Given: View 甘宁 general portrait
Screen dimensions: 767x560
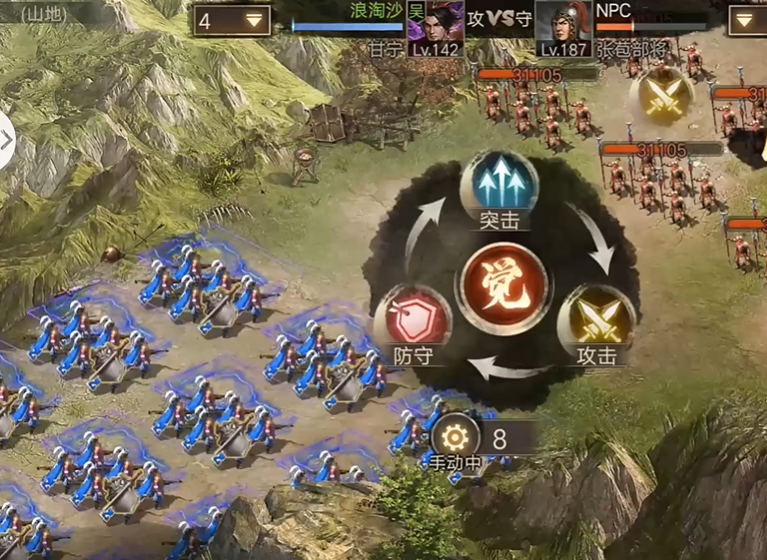Looking at the screenshot, I should point(435,22).
